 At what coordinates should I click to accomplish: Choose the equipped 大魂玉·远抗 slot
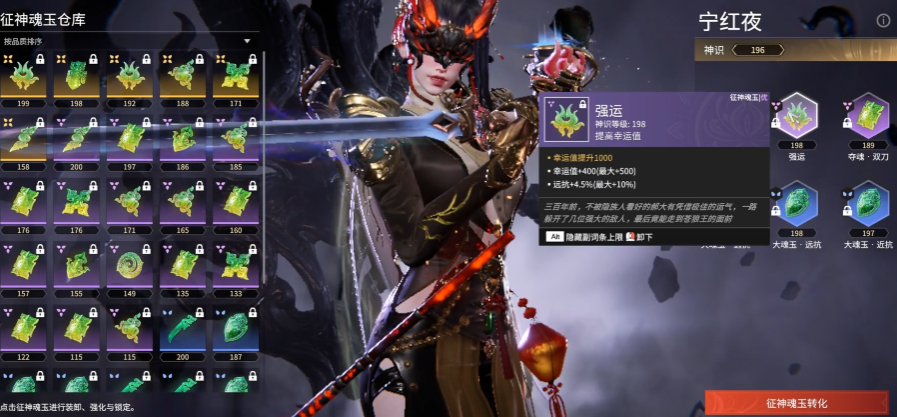coord(797,204)
